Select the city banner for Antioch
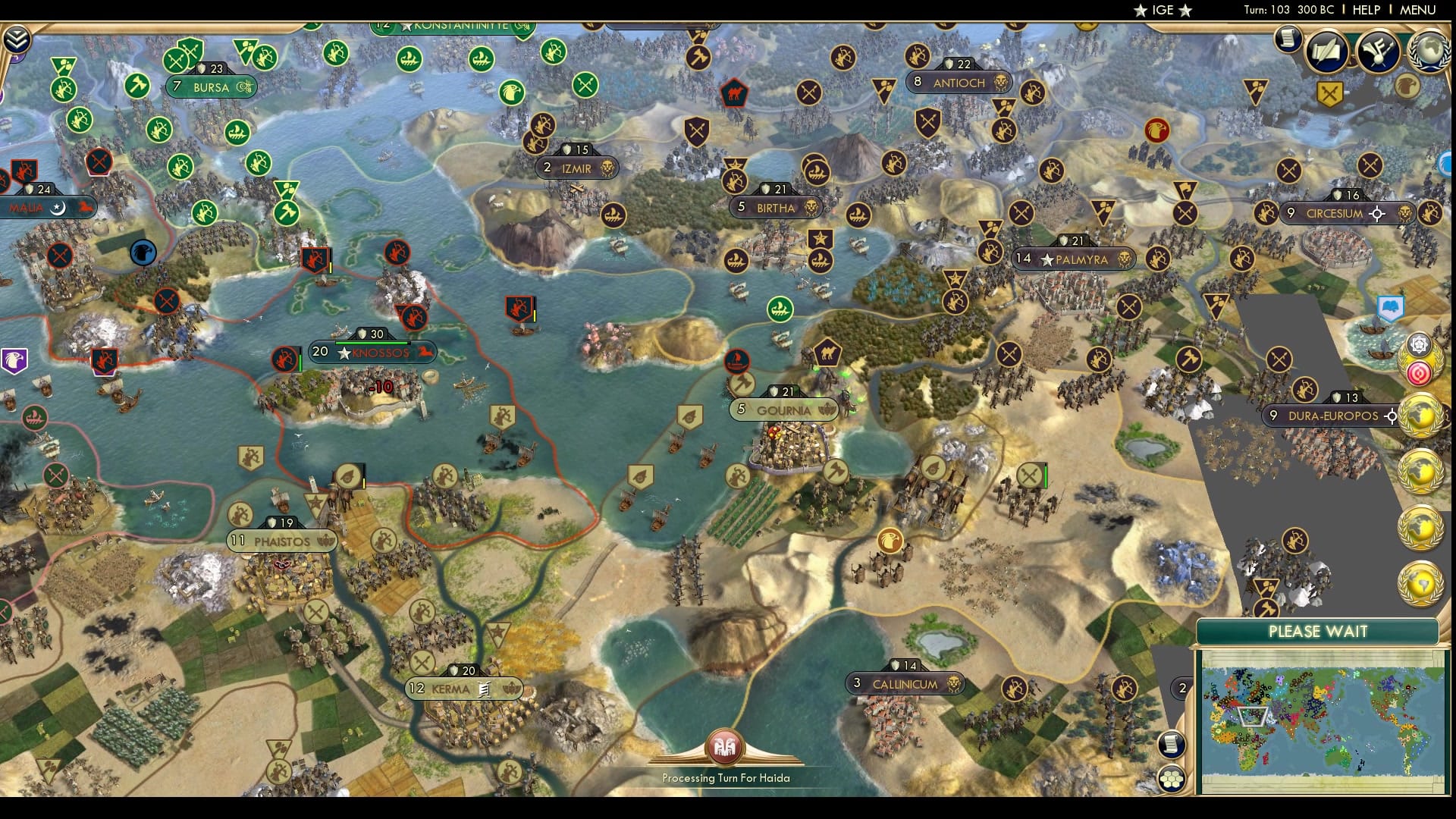 (959, 83)
